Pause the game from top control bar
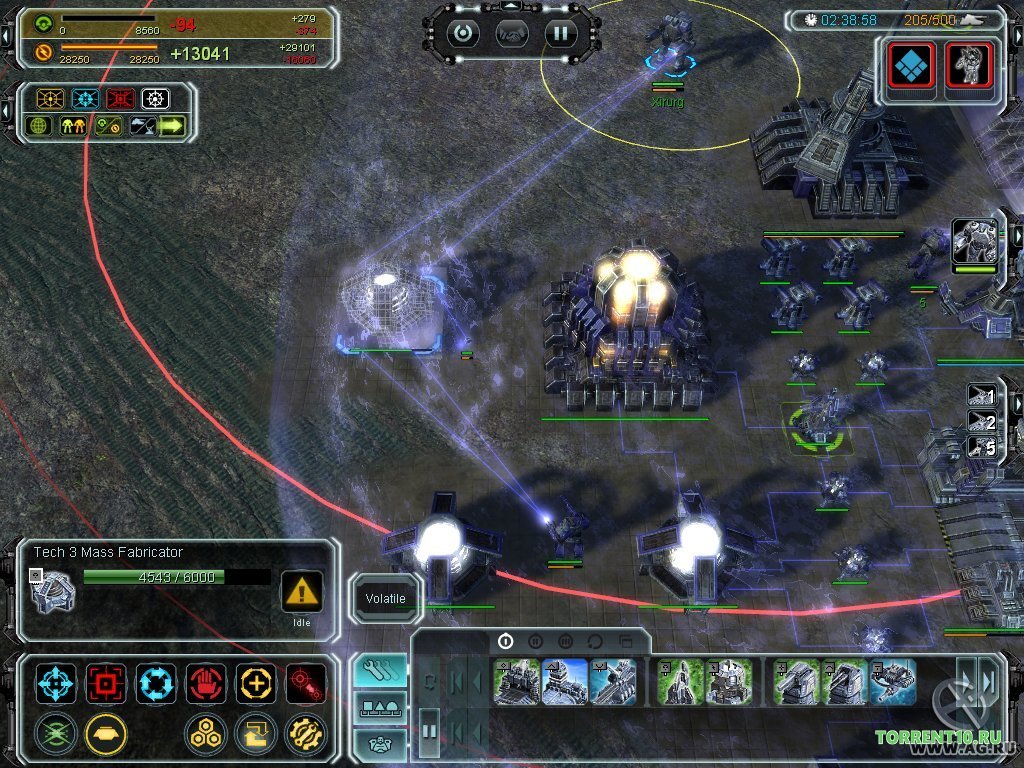This screenshot has height=768, width=1024. tap(560, 33)
